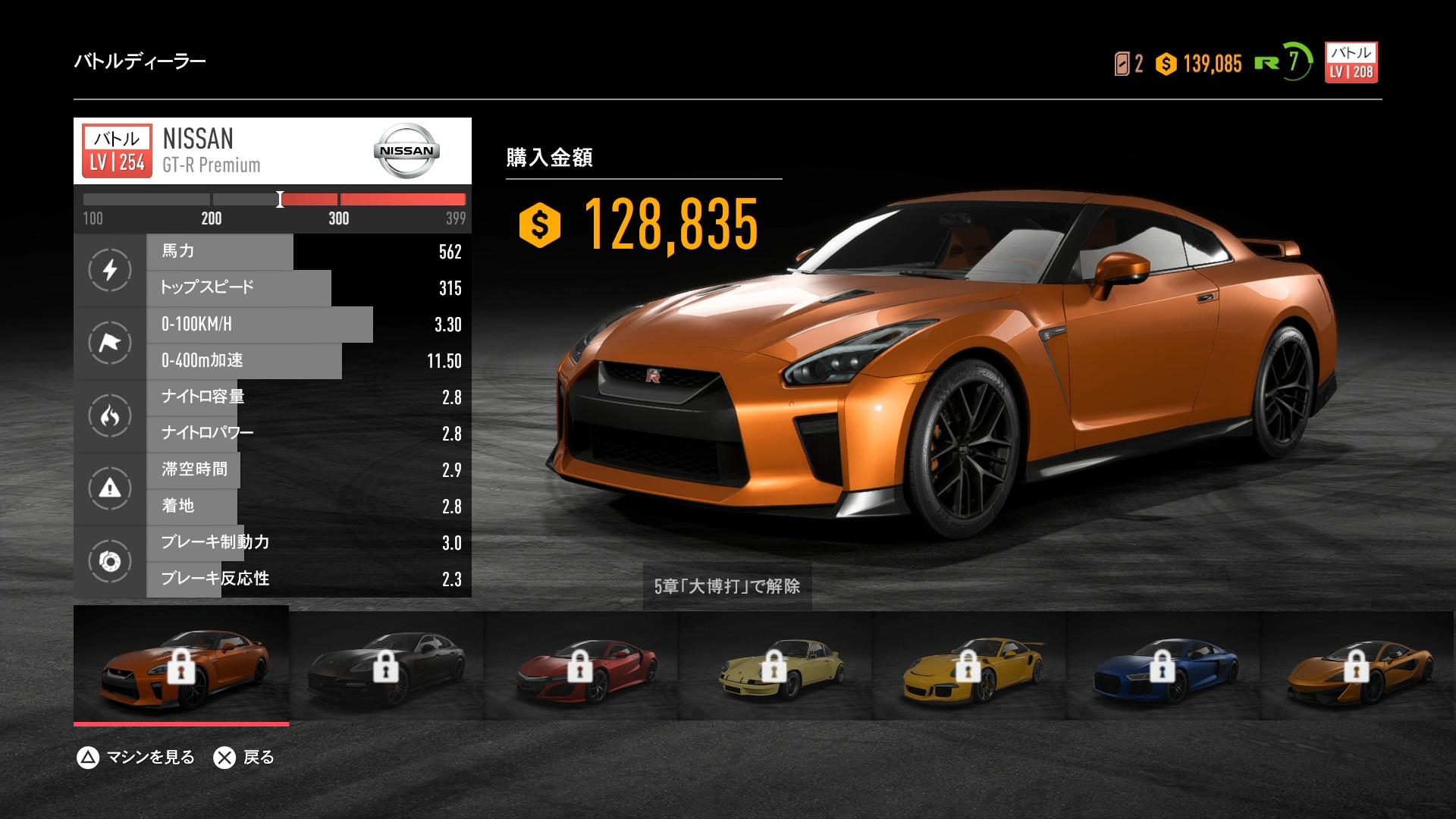The height and width of the screenshot is (819, 1456).
Task: Select the orange McLaren thumbnail
Action: coord(1357,665)
